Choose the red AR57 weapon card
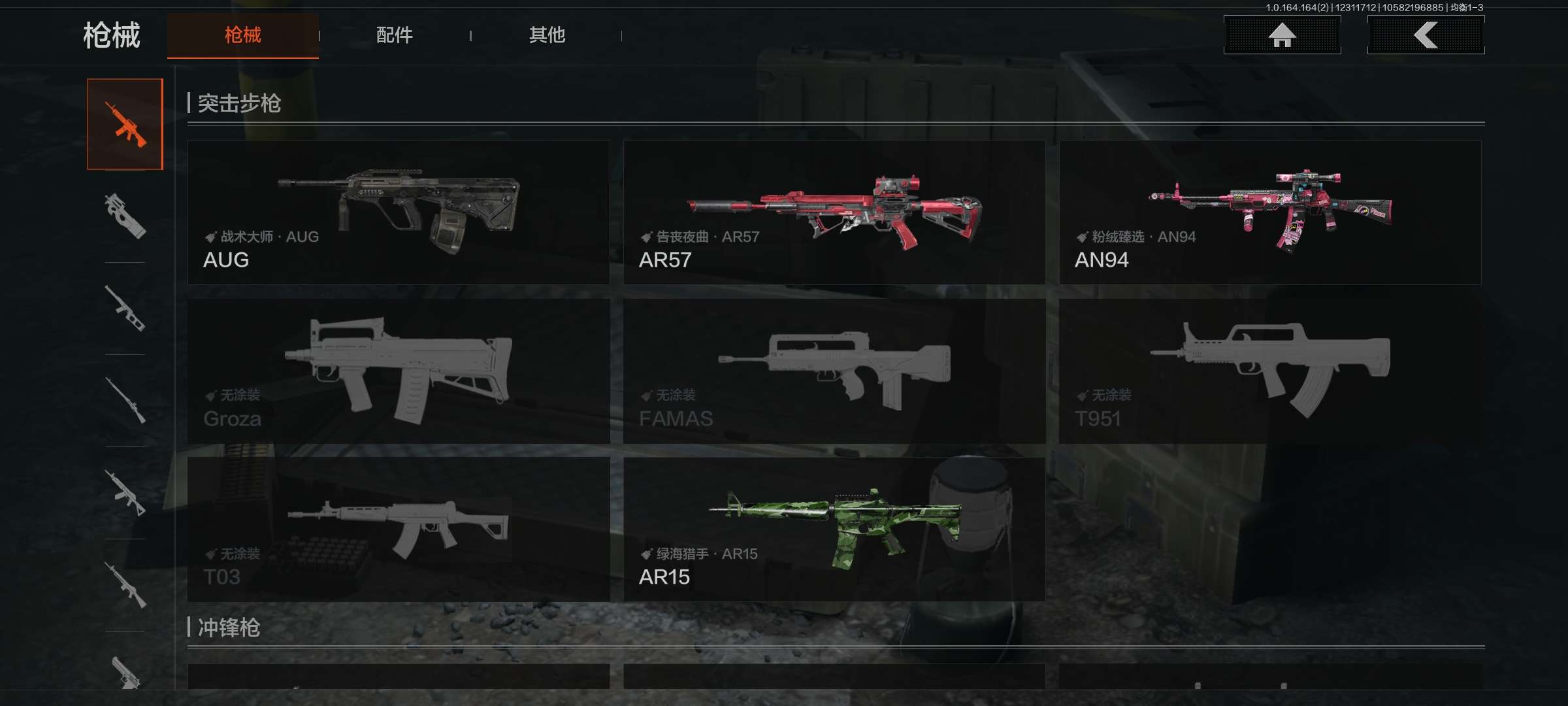The image size is (1568, 706). (834, 212)
